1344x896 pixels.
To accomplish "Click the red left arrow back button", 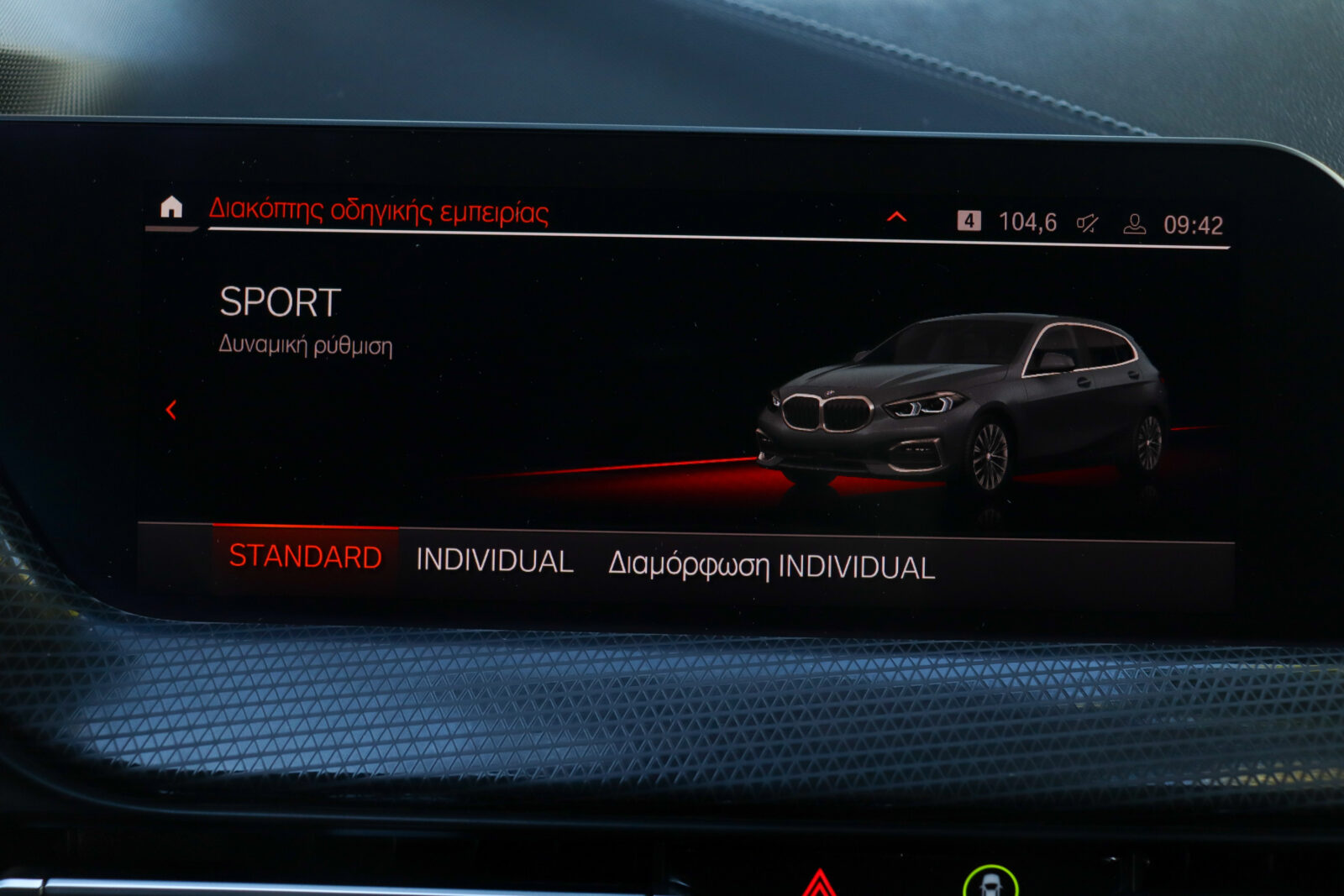I will (171, 410).
